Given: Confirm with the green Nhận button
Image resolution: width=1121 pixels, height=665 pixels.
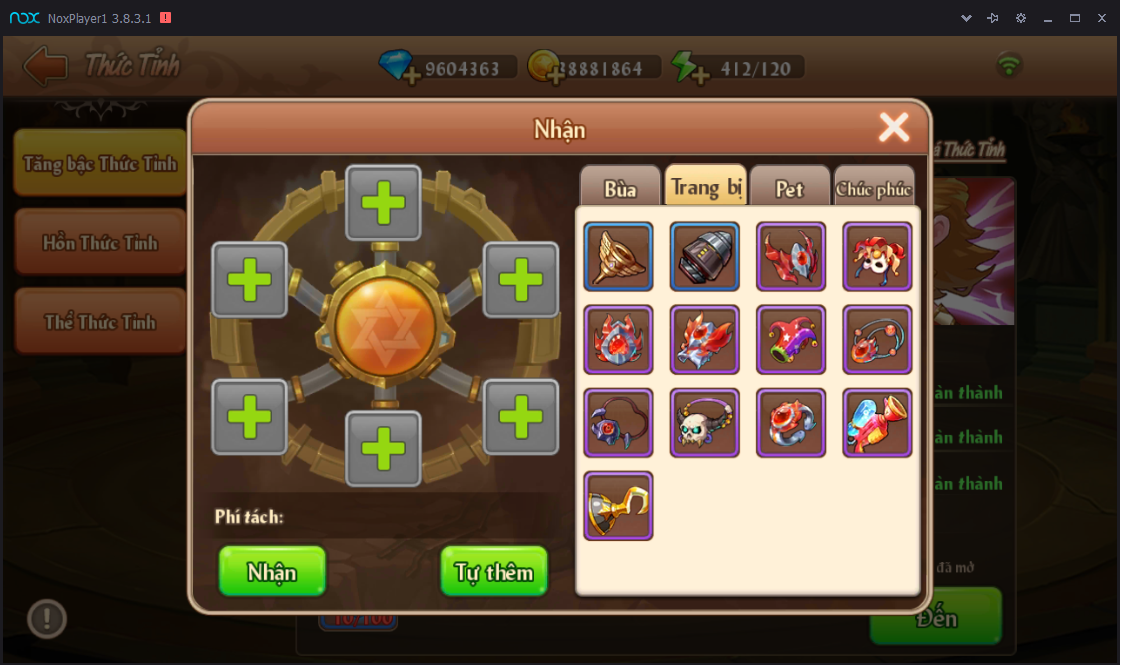Looking at the screenshot, I should (x=272, y=571).
